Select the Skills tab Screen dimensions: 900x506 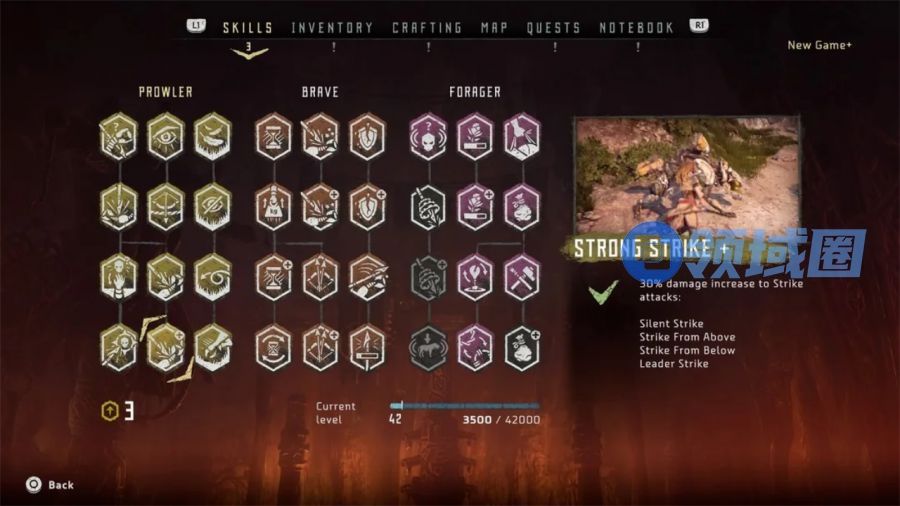pos(248,28)
